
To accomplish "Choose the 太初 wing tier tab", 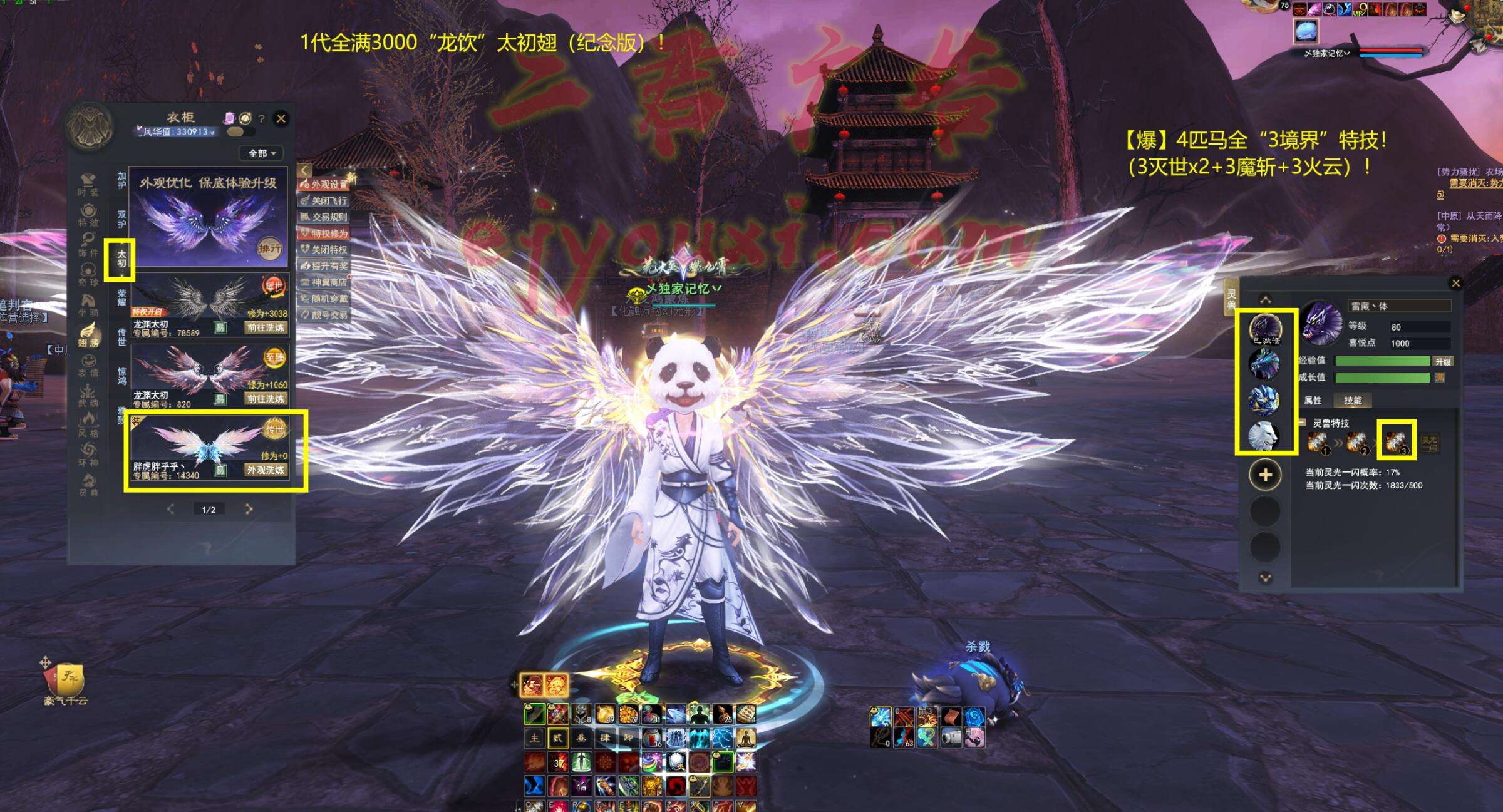I will [x=121, y=259].
